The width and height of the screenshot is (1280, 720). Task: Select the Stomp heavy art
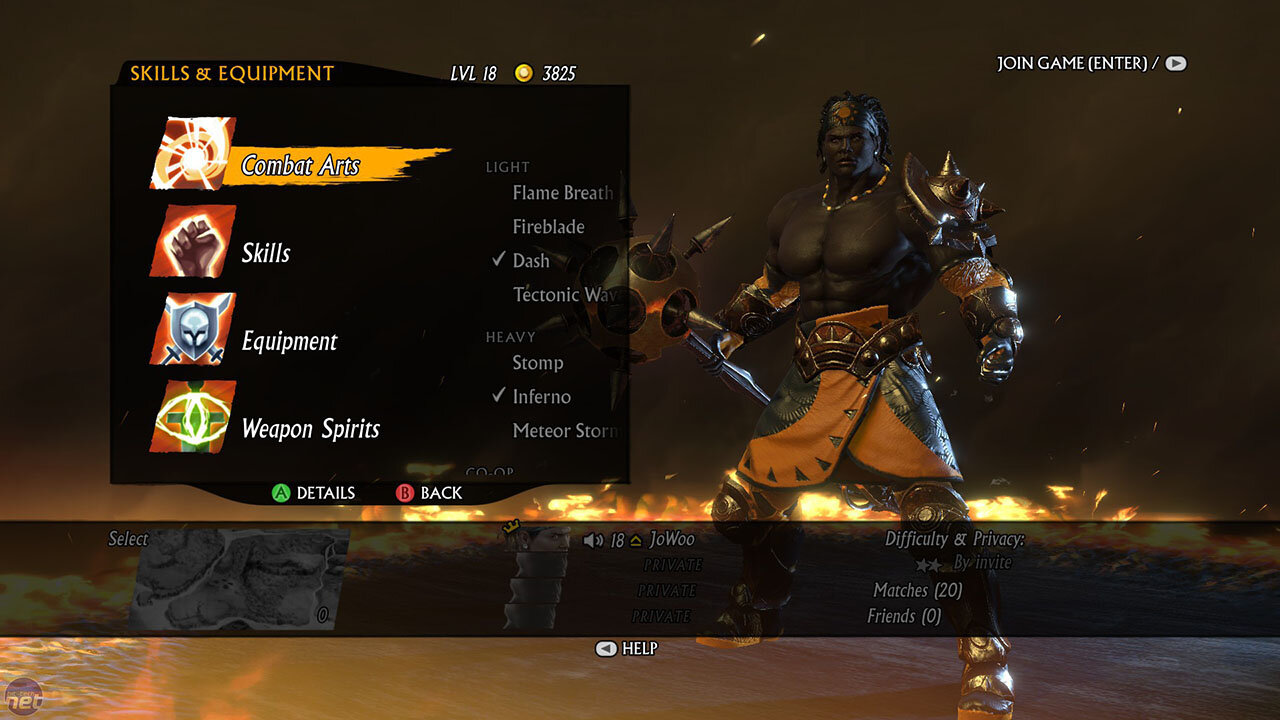pos(538,363)
